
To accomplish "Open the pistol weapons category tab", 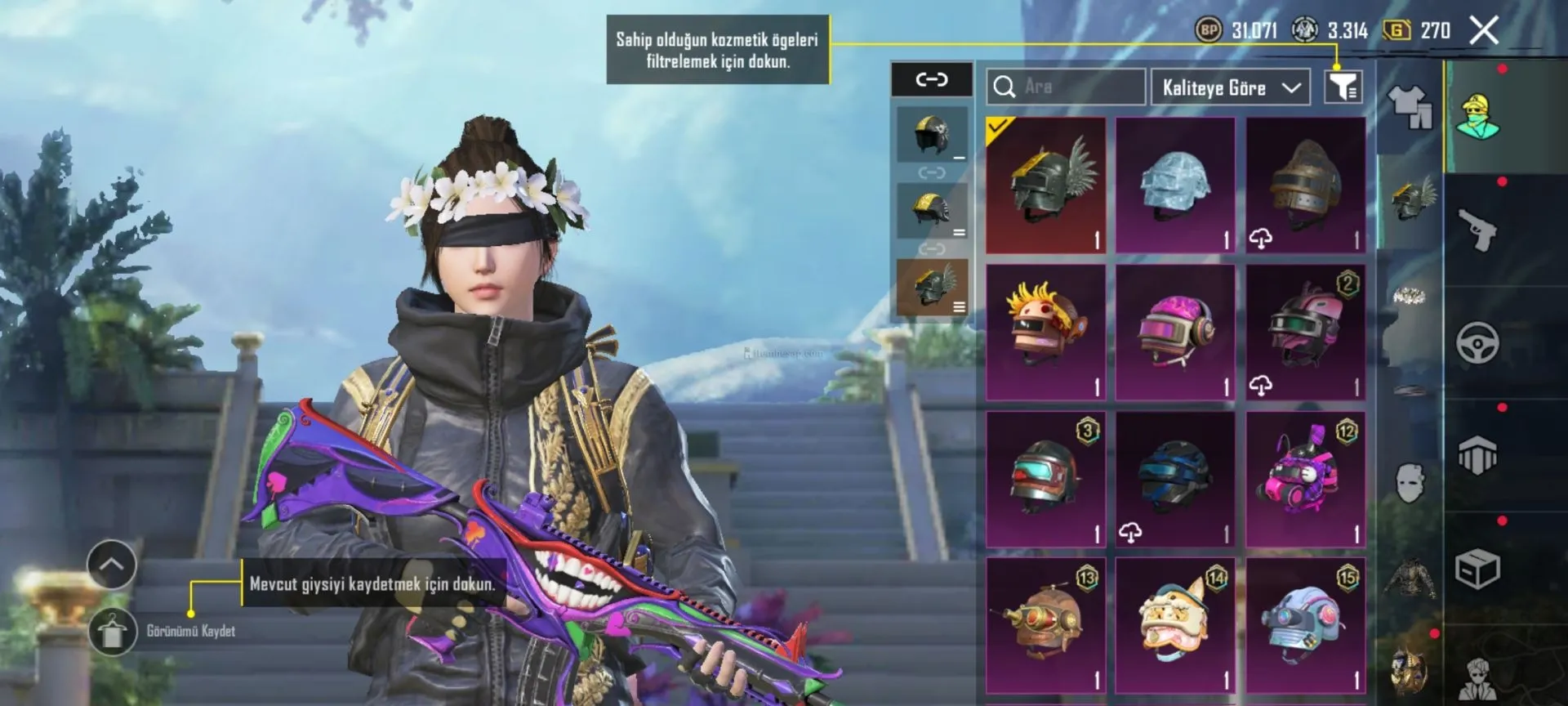I will tap(1477, 230).
